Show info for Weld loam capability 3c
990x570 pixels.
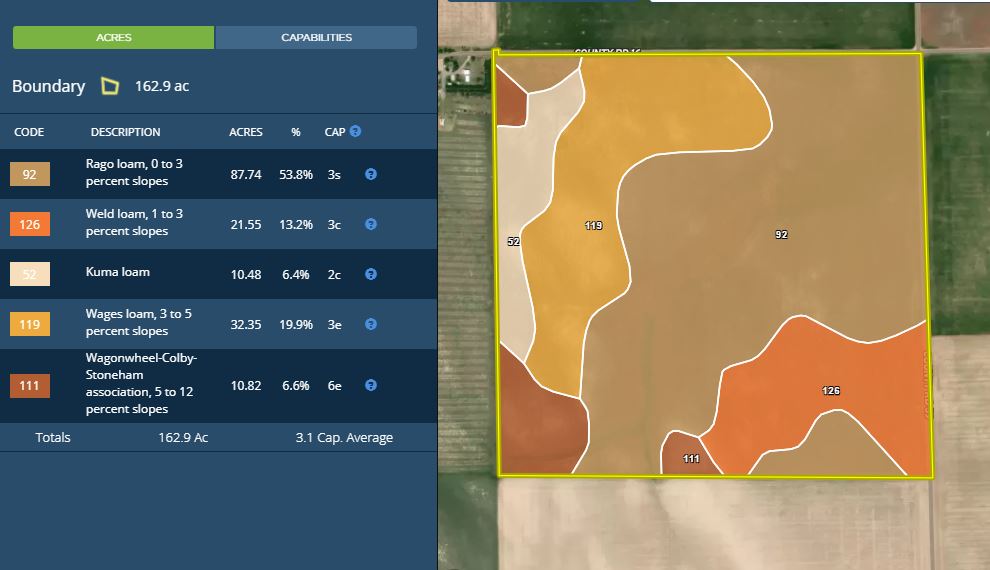point(371,224)
